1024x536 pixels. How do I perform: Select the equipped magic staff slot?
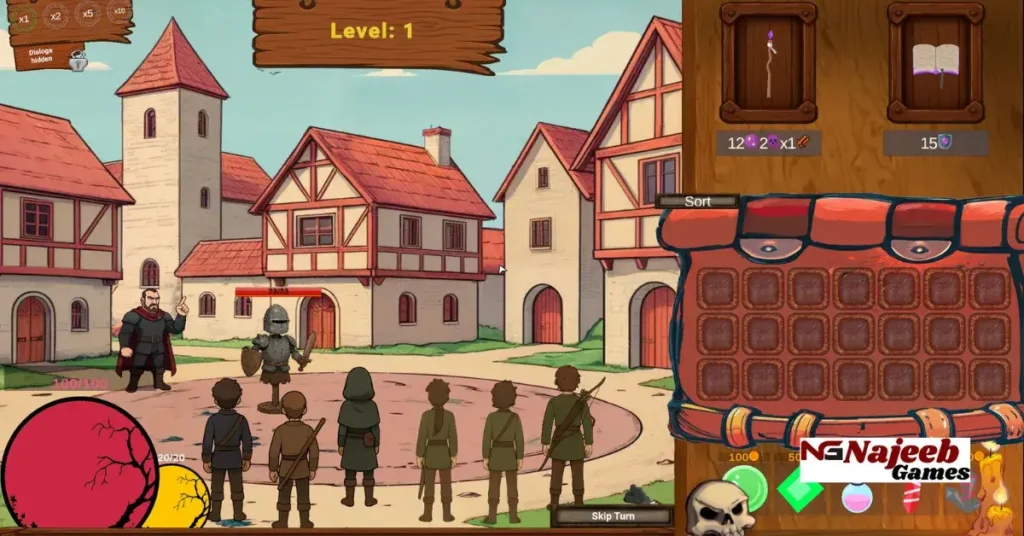pos(768,62)
